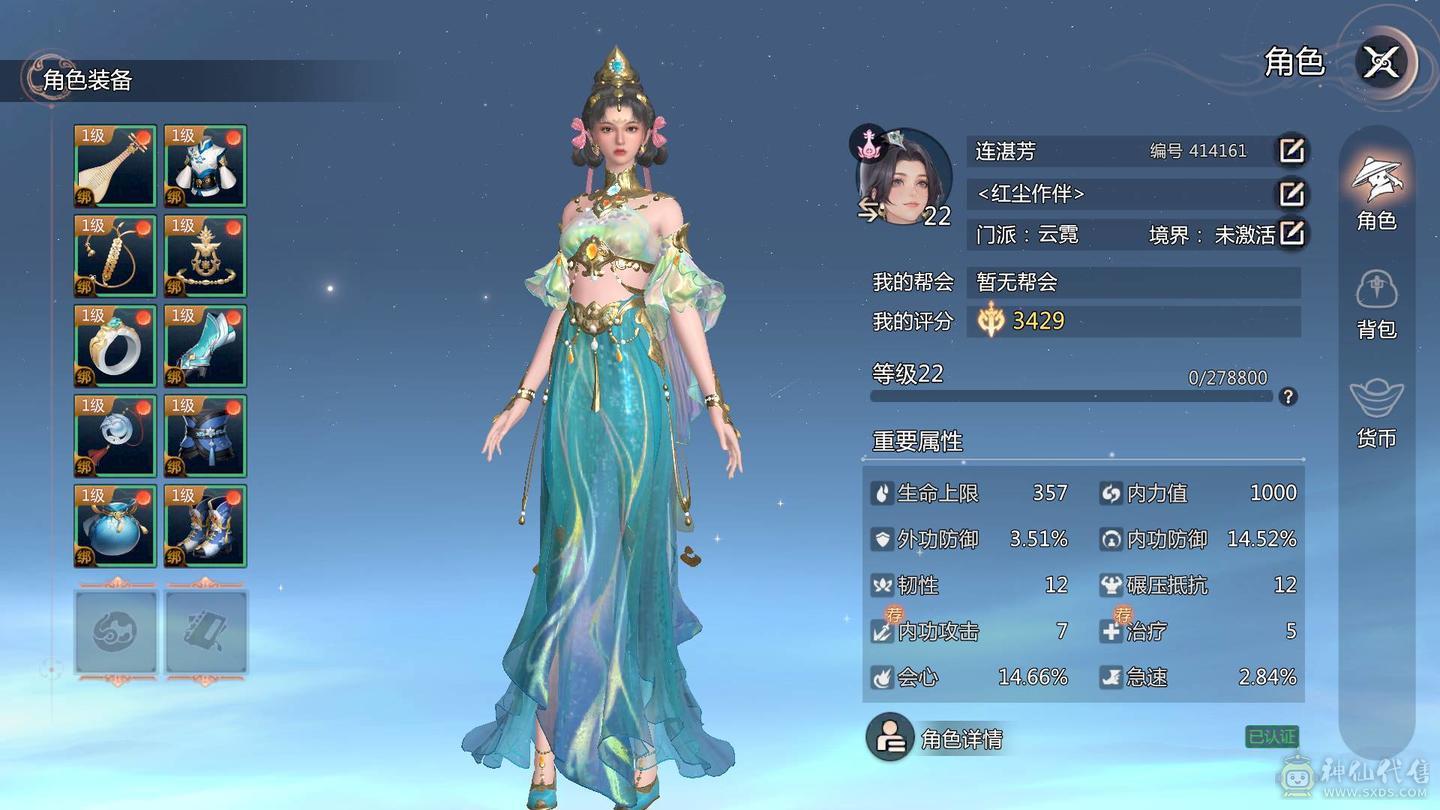Close the character equipment screen
This screenshot has width=1440, height=810.
click(x=1381, y=64)
